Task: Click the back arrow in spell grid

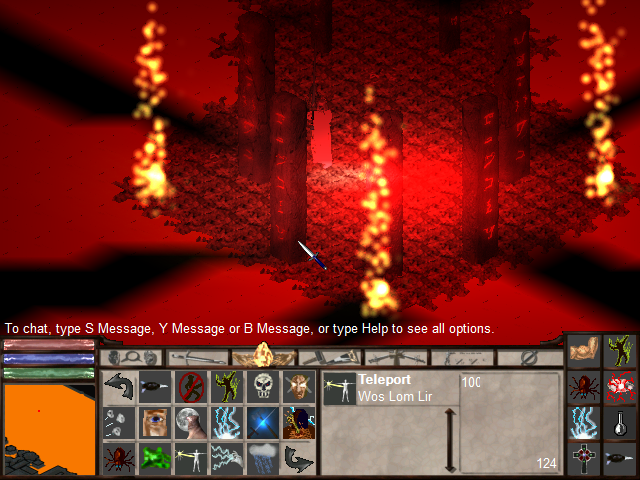Action: click(x=119, y=385)
